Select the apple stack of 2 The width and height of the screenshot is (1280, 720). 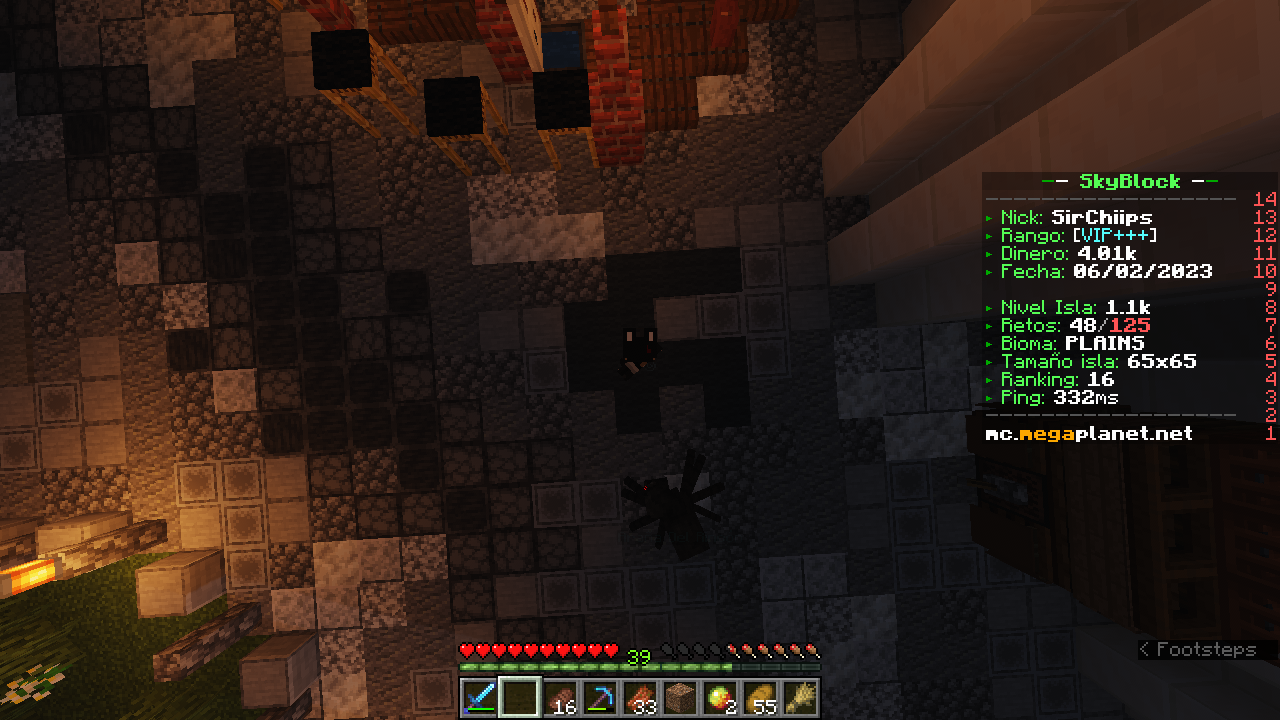[x=721, y=697]
